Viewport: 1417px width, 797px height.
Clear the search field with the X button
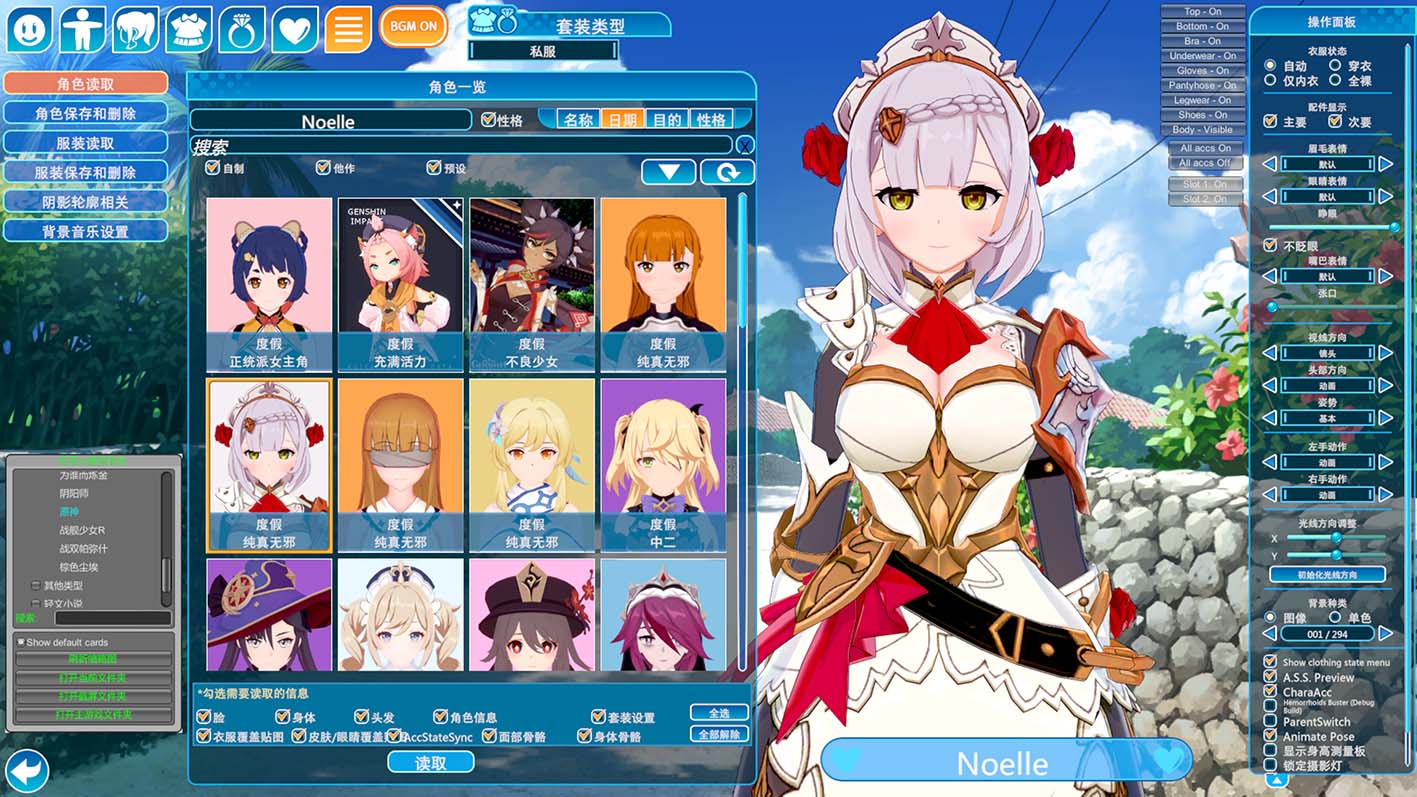click(744, 146)
